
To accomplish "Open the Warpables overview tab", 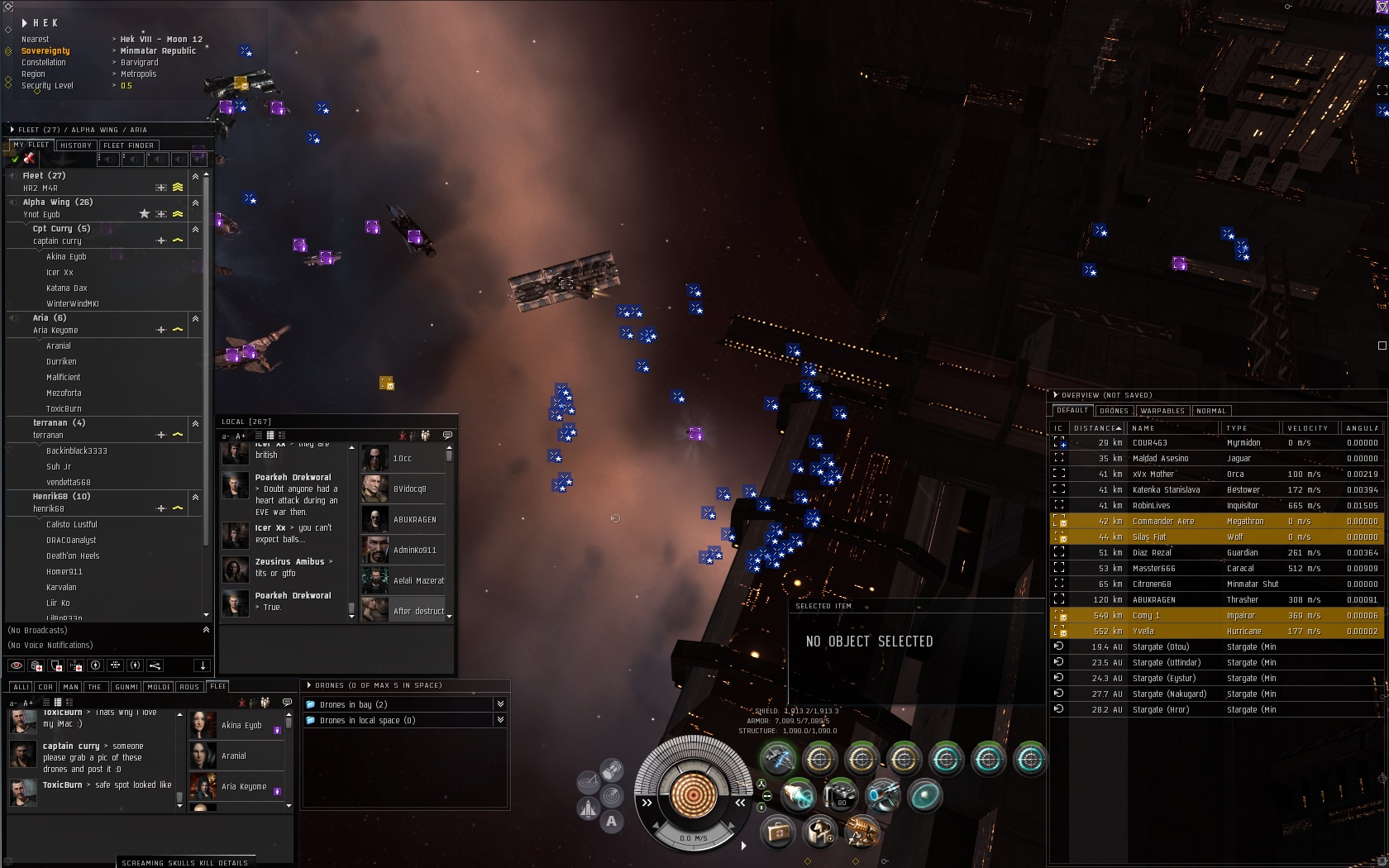I will pos(1162,411).
